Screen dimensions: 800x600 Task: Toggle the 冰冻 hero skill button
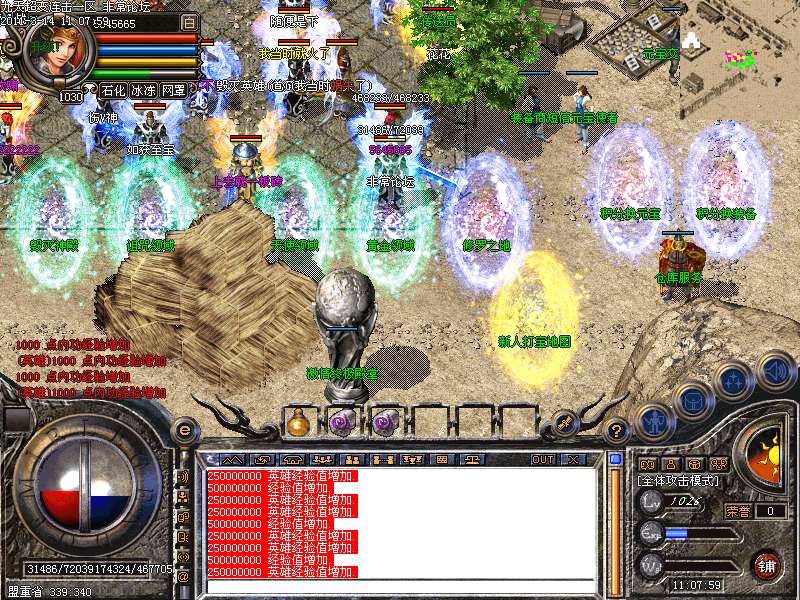tap(143, 90)
